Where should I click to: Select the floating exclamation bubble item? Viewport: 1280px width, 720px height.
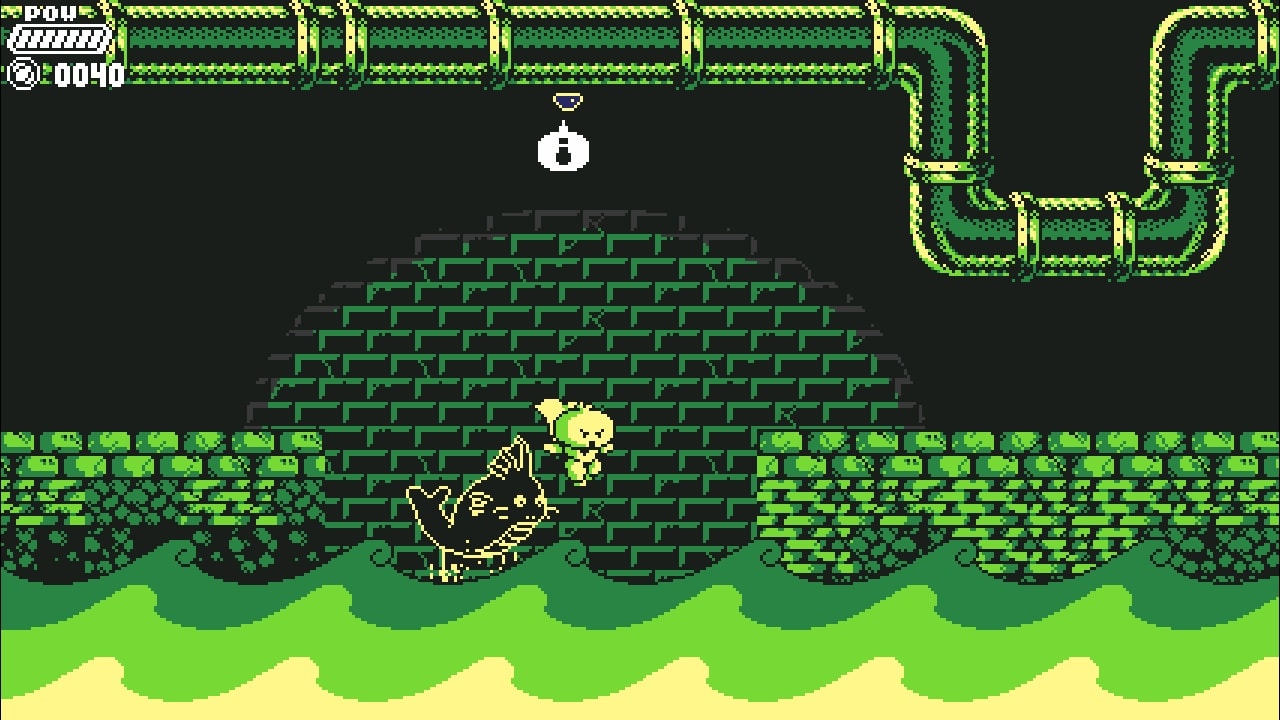(x=565, y=152)
